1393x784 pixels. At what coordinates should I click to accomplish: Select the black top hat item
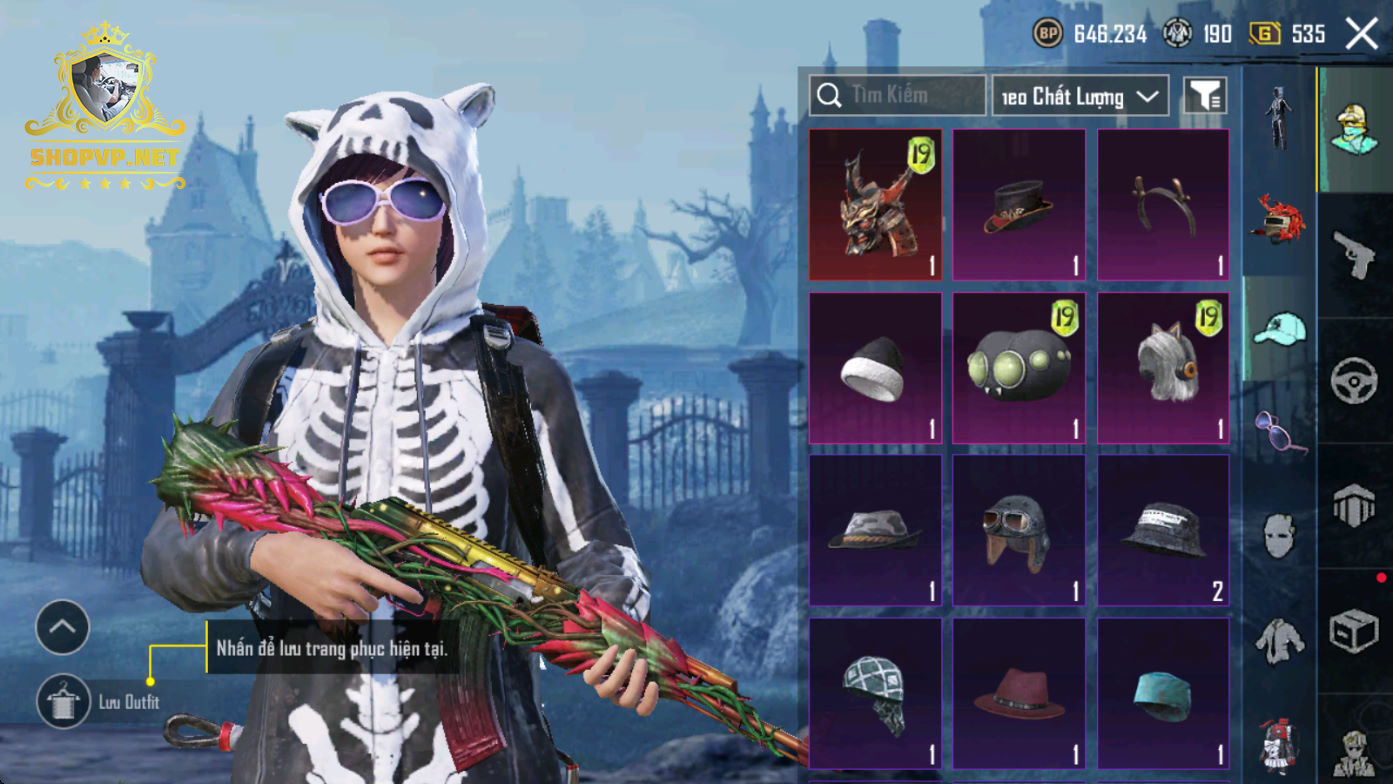[1019, 204]
